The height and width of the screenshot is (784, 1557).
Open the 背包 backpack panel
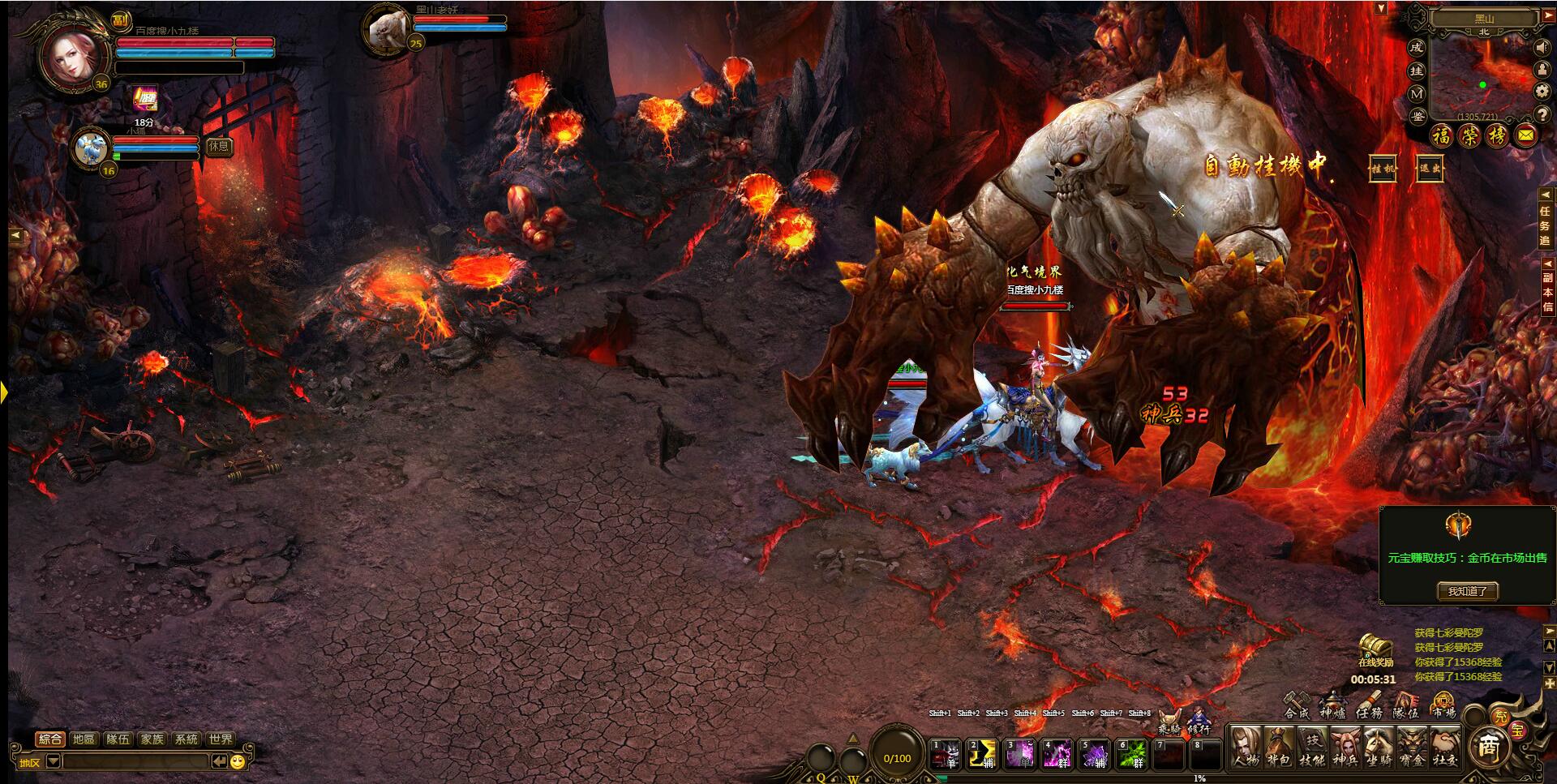click(x=1279, y=744)
